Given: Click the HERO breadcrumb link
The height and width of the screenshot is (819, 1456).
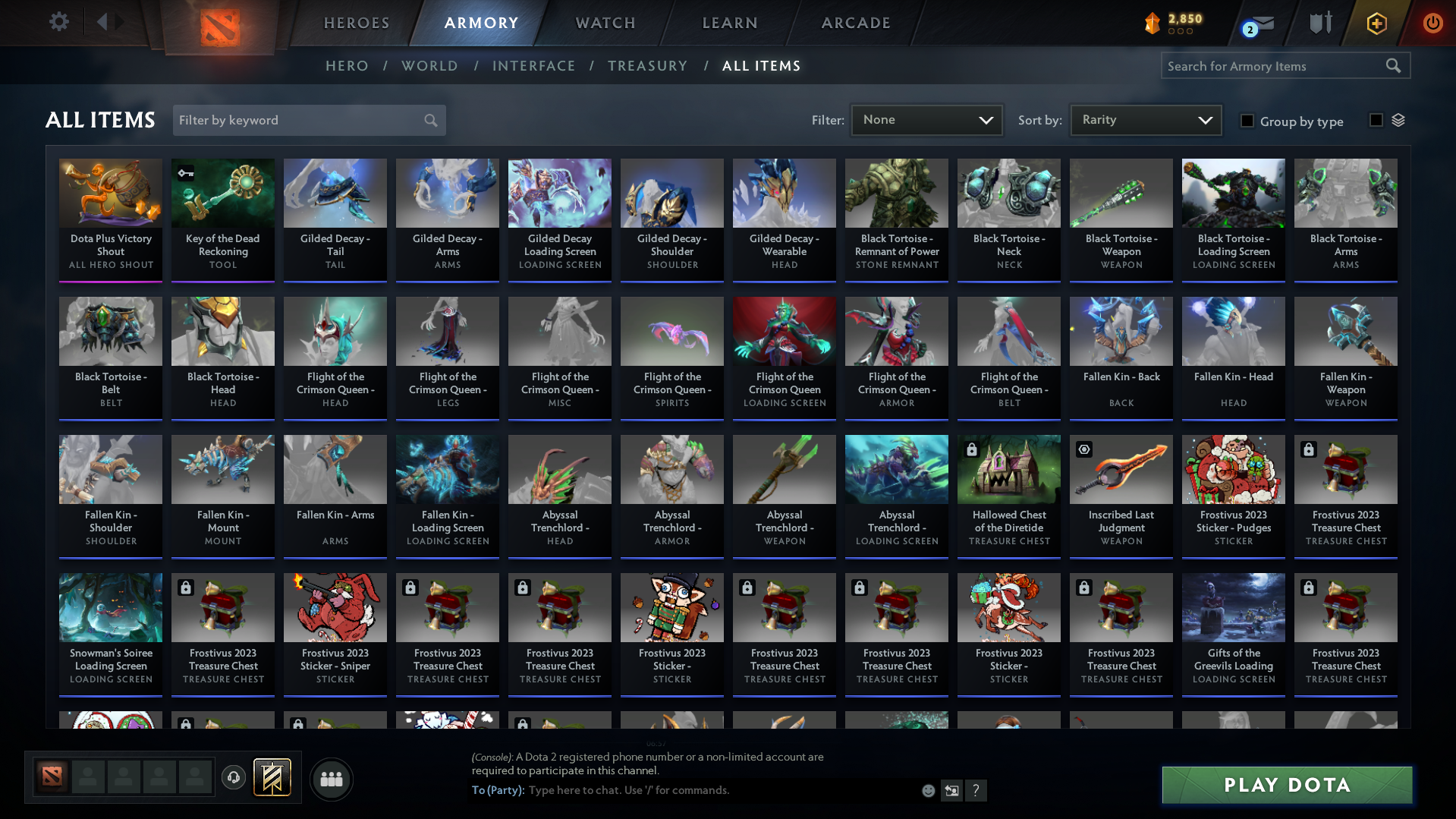Looking at the screenshot, I should [x=347, y=65].
